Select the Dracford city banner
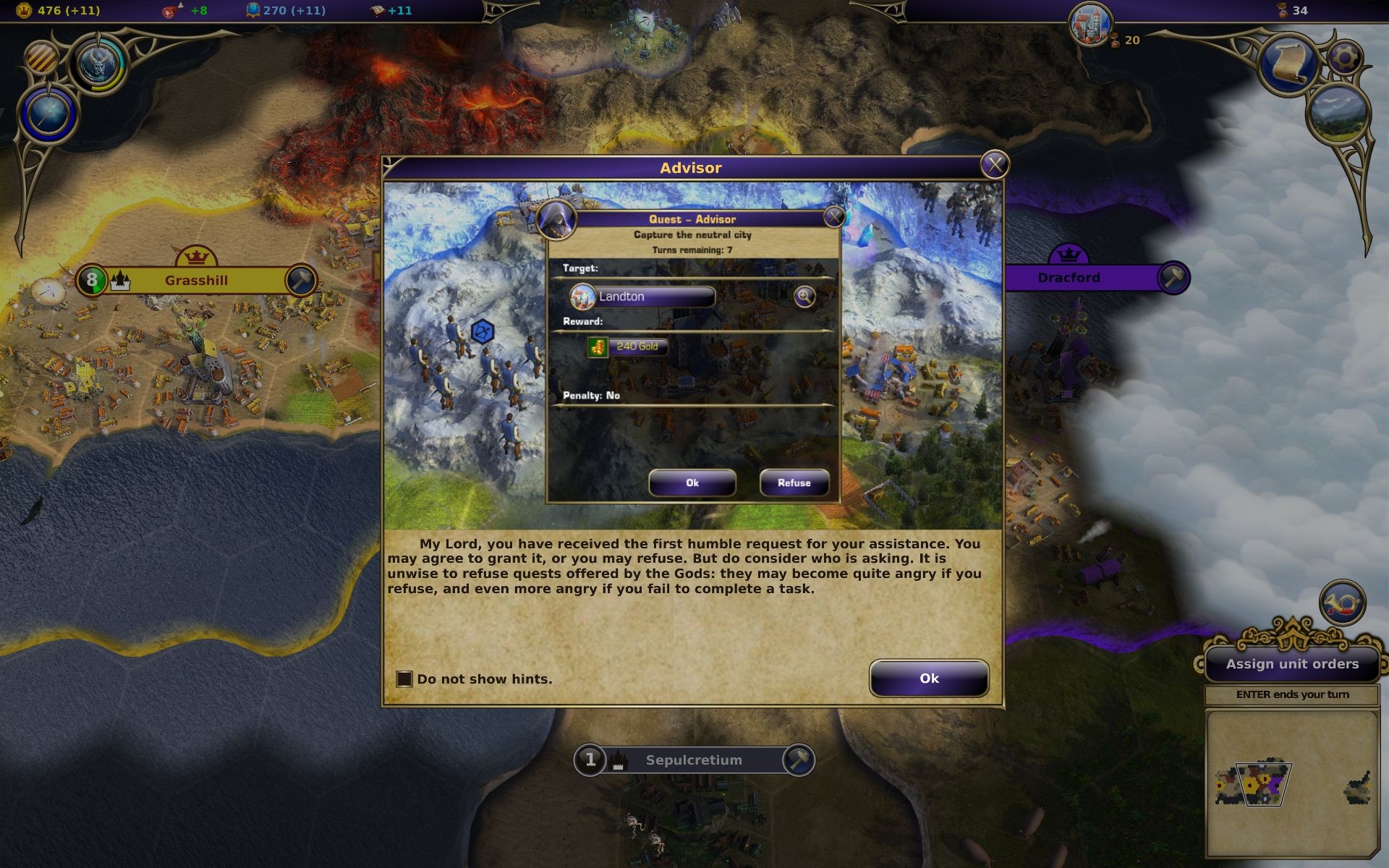The width and height of the screenshot is (1389, 868). (x=1069, y=278)
